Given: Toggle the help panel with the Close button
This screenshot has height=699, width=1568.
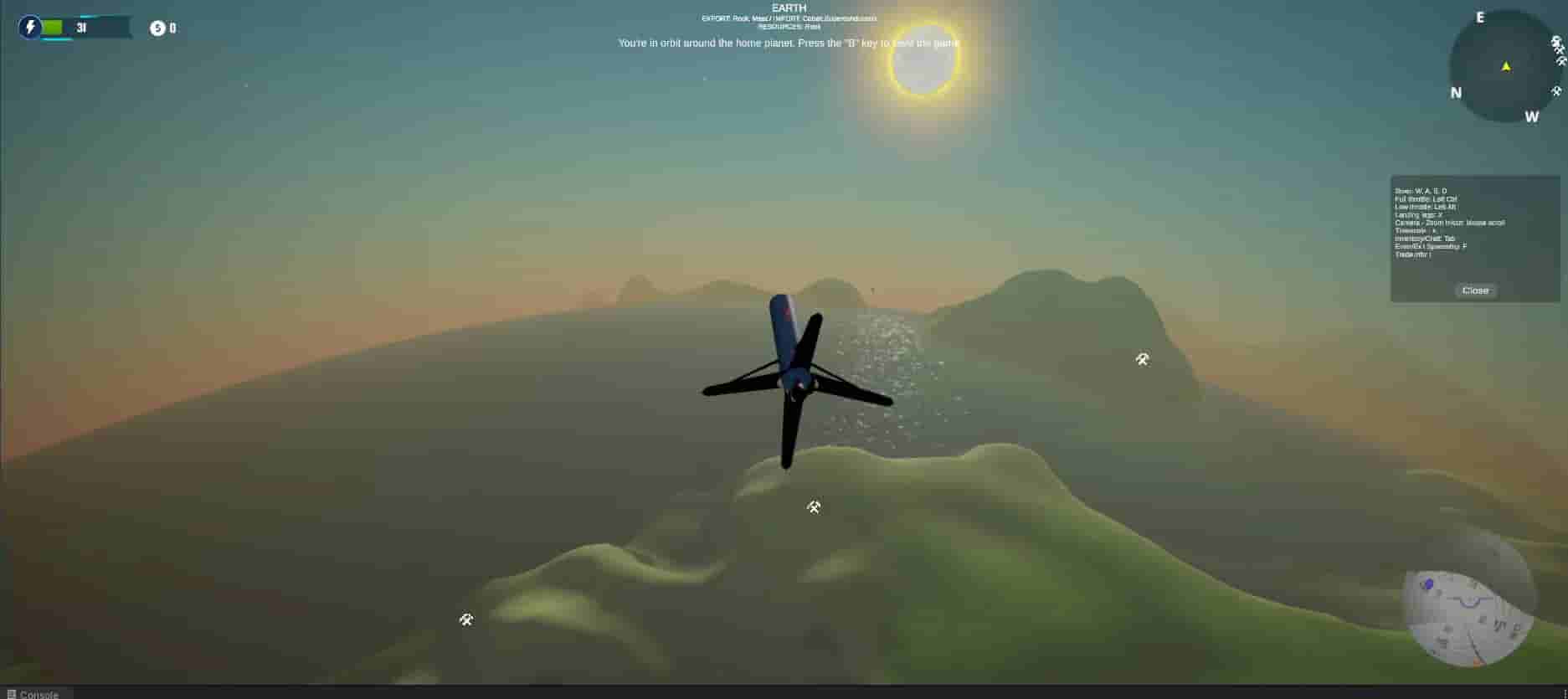Looking at the screenshot, I should (1475, 290).
